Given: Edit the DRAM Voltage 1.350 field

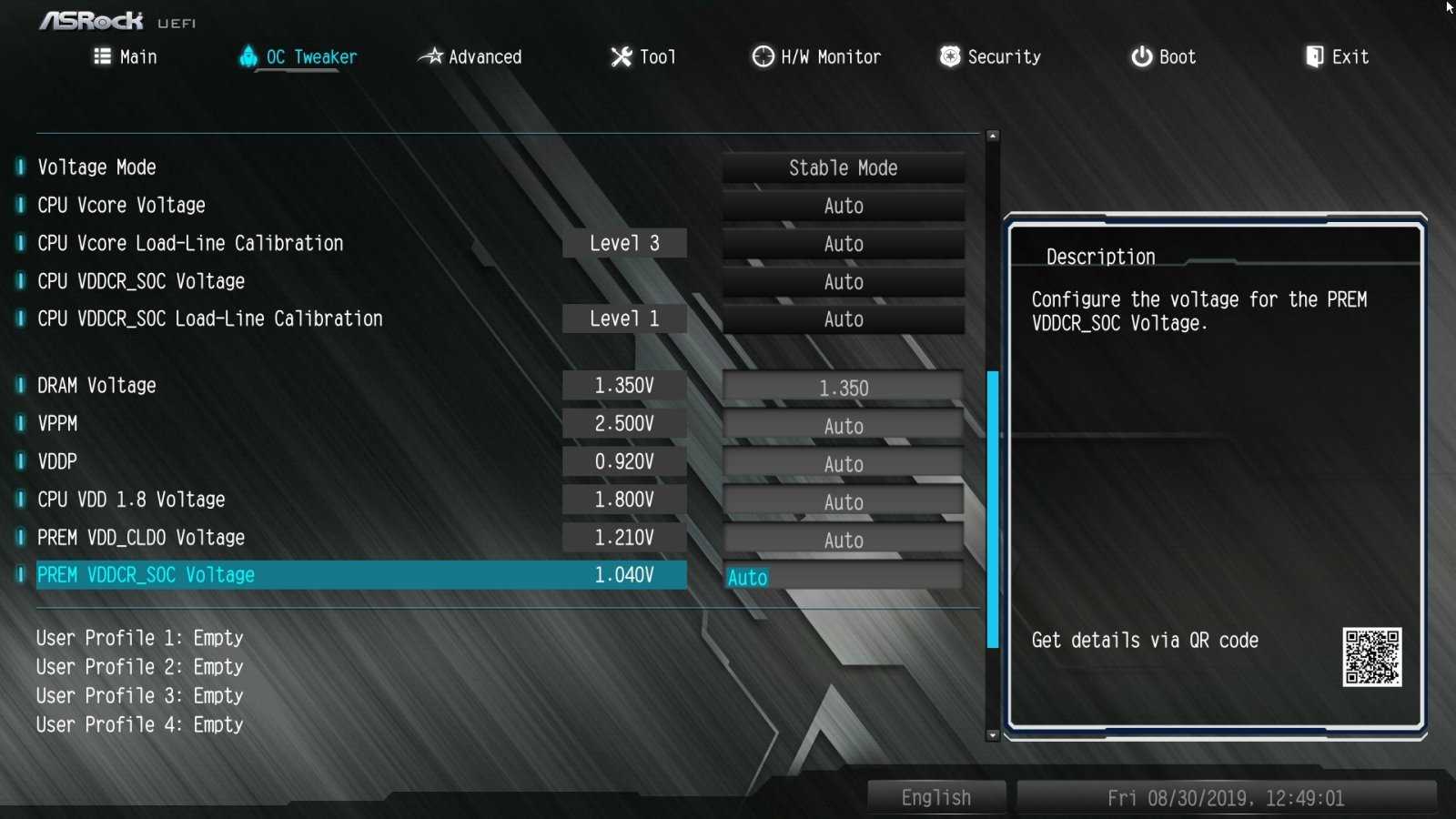Looking at the screenshot, I should (x=843, y=389).
